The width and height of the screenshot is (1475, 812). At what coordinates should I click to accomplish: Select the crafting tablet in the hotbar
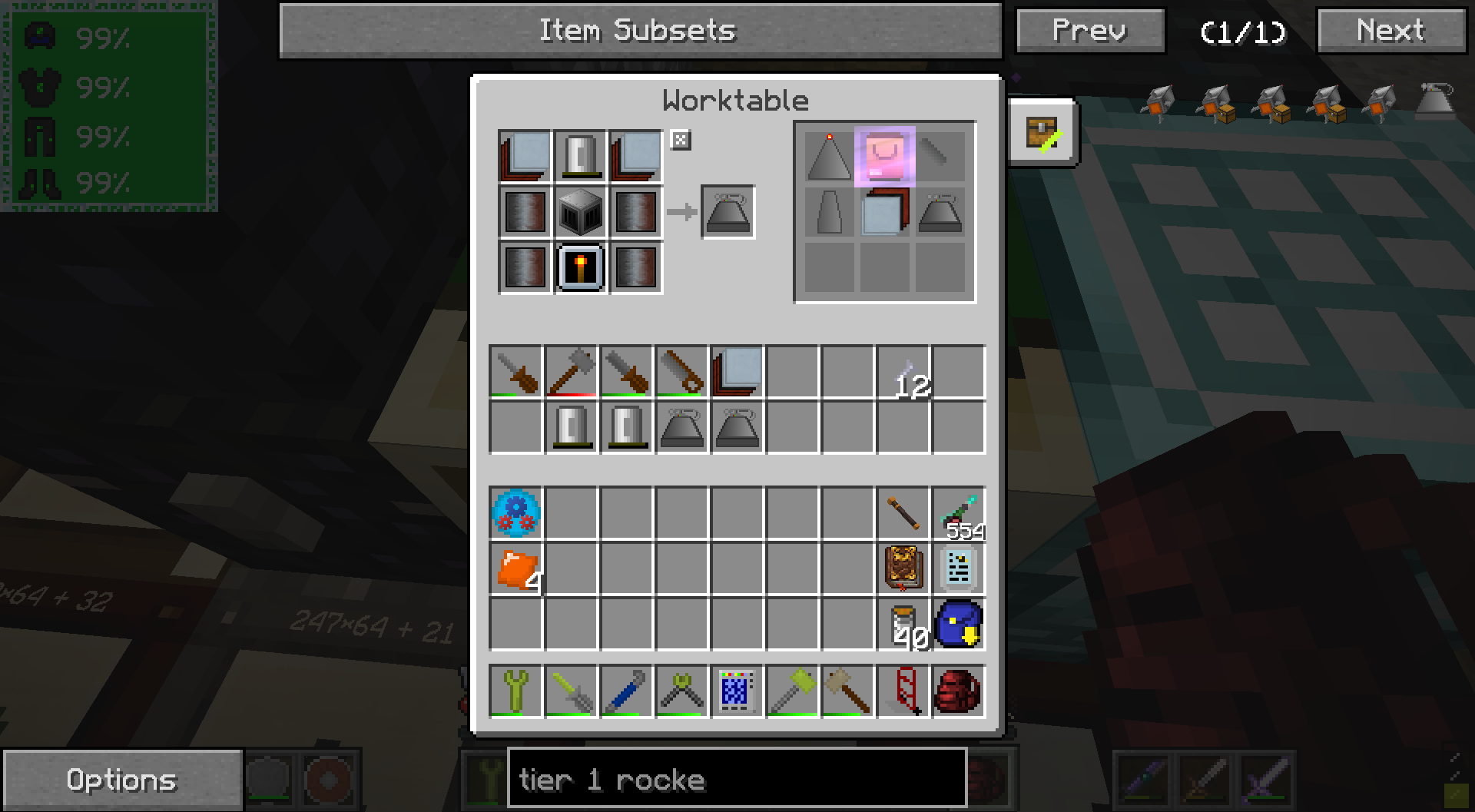pos(737,692)
